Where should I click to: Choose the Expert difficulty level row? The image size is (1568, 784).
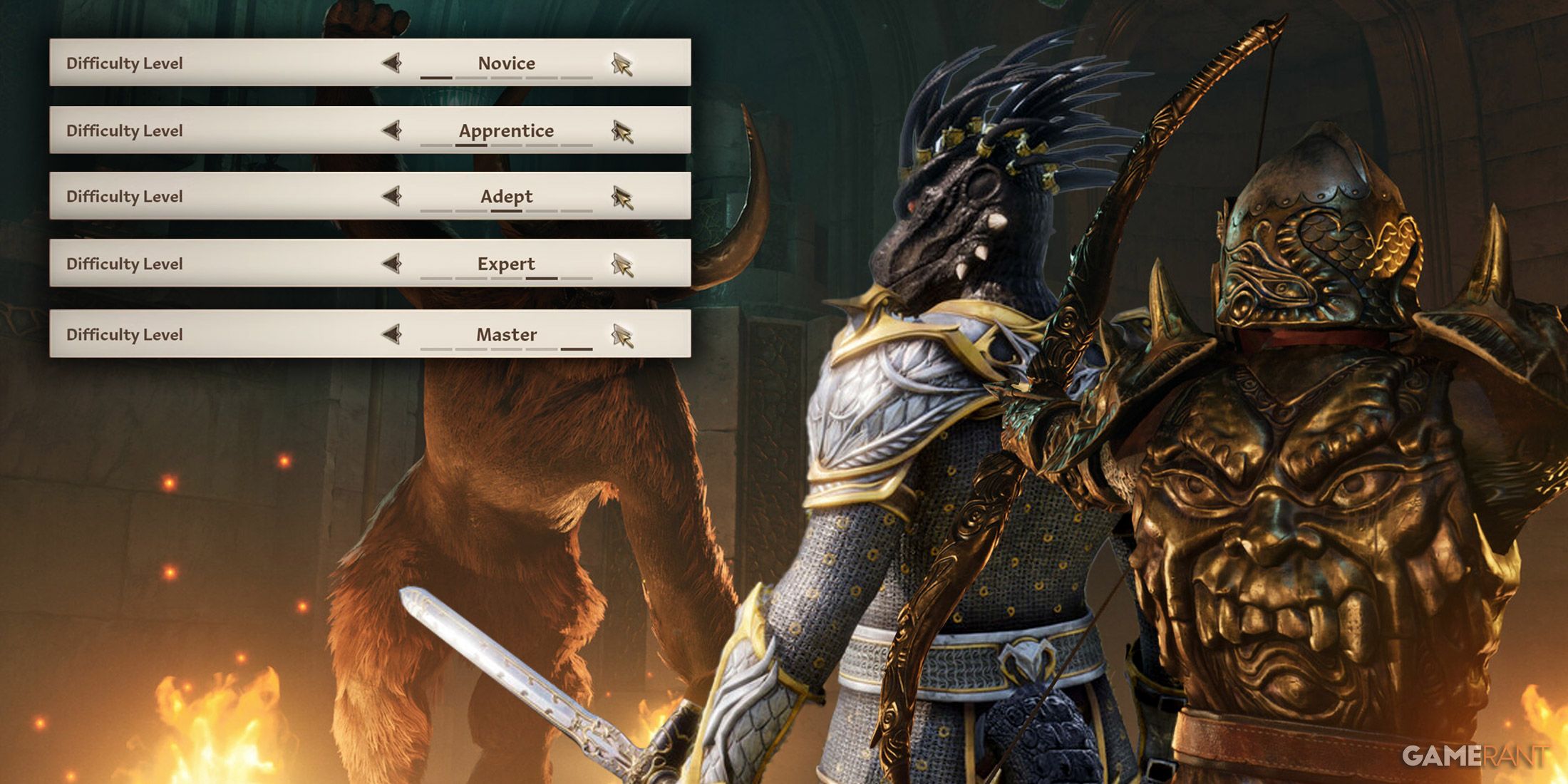click(214, 264)
